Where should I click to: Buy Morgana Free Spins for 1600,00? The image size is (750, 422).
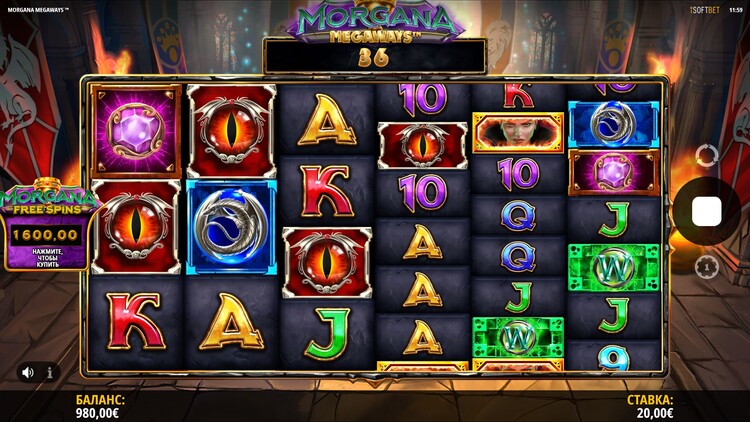coord(44,243)
